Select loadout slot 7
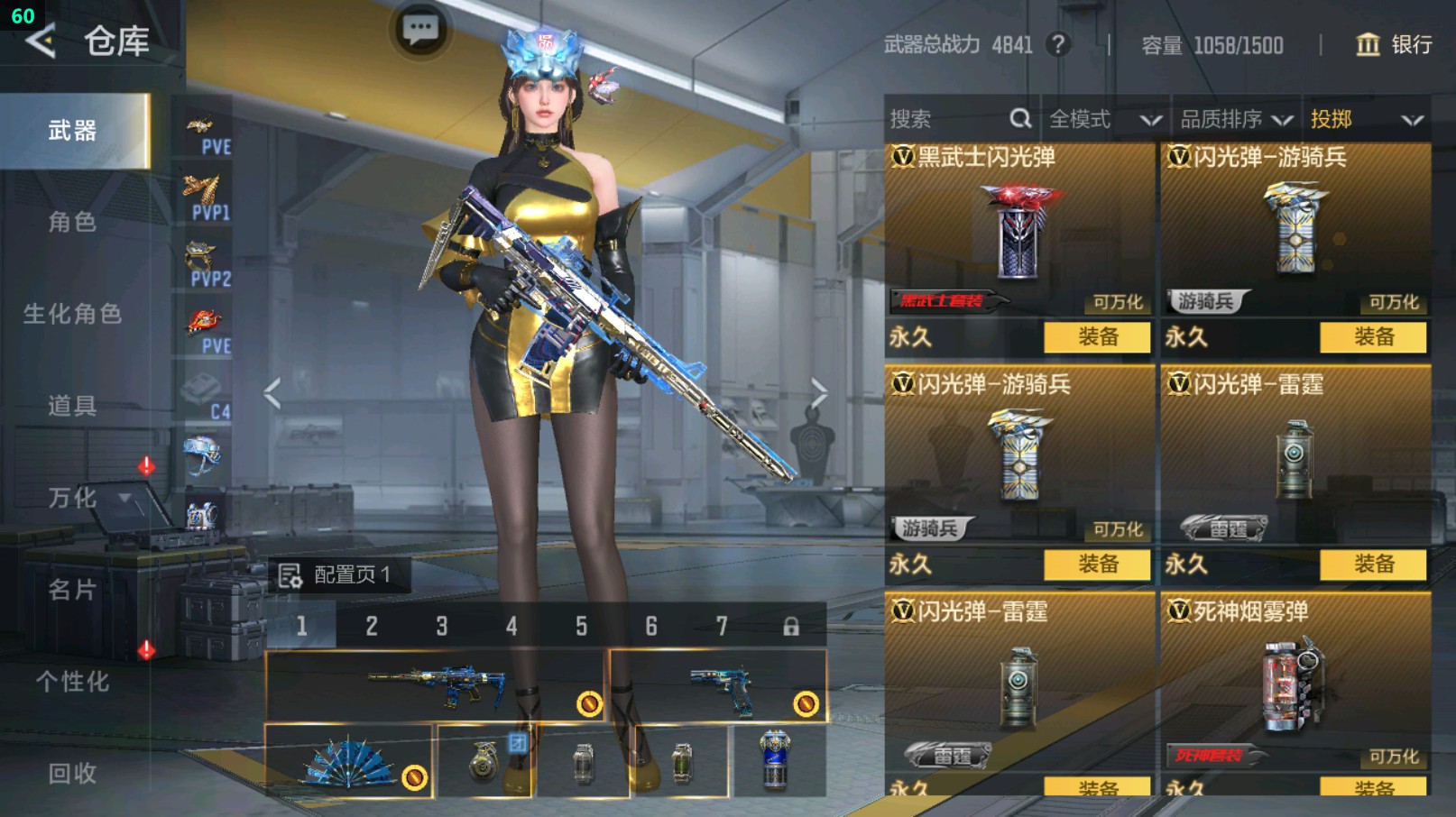Screen dimensions: 1456x817 click(x=722, y=624)
